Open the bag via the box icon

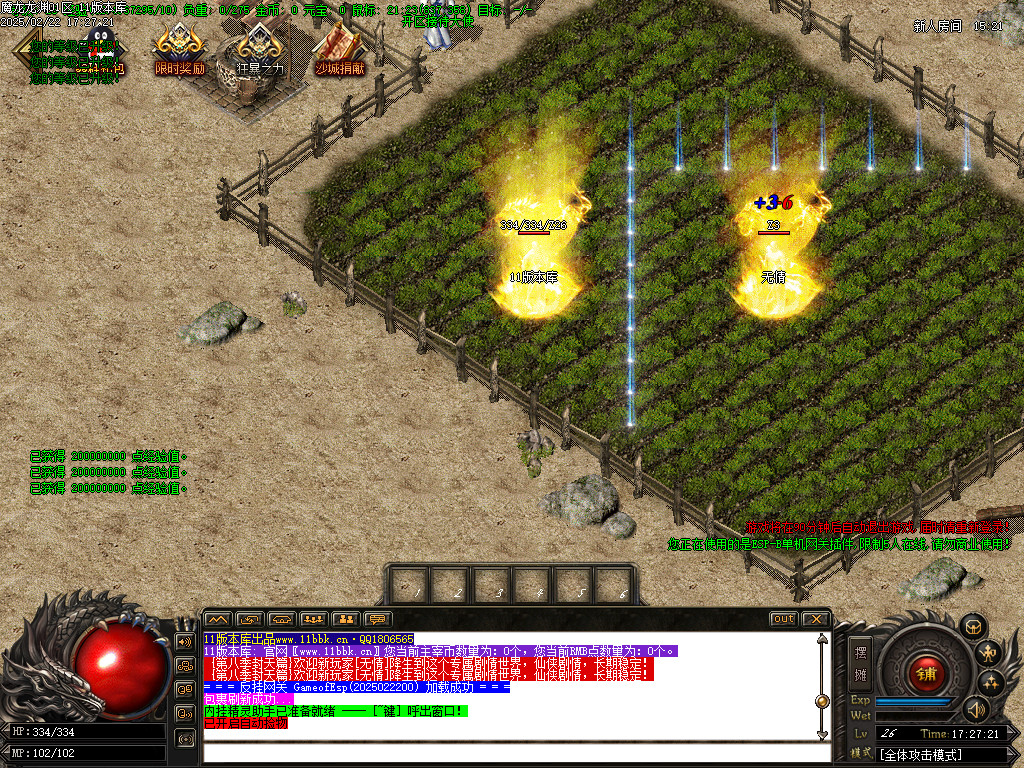coord(972,627)
